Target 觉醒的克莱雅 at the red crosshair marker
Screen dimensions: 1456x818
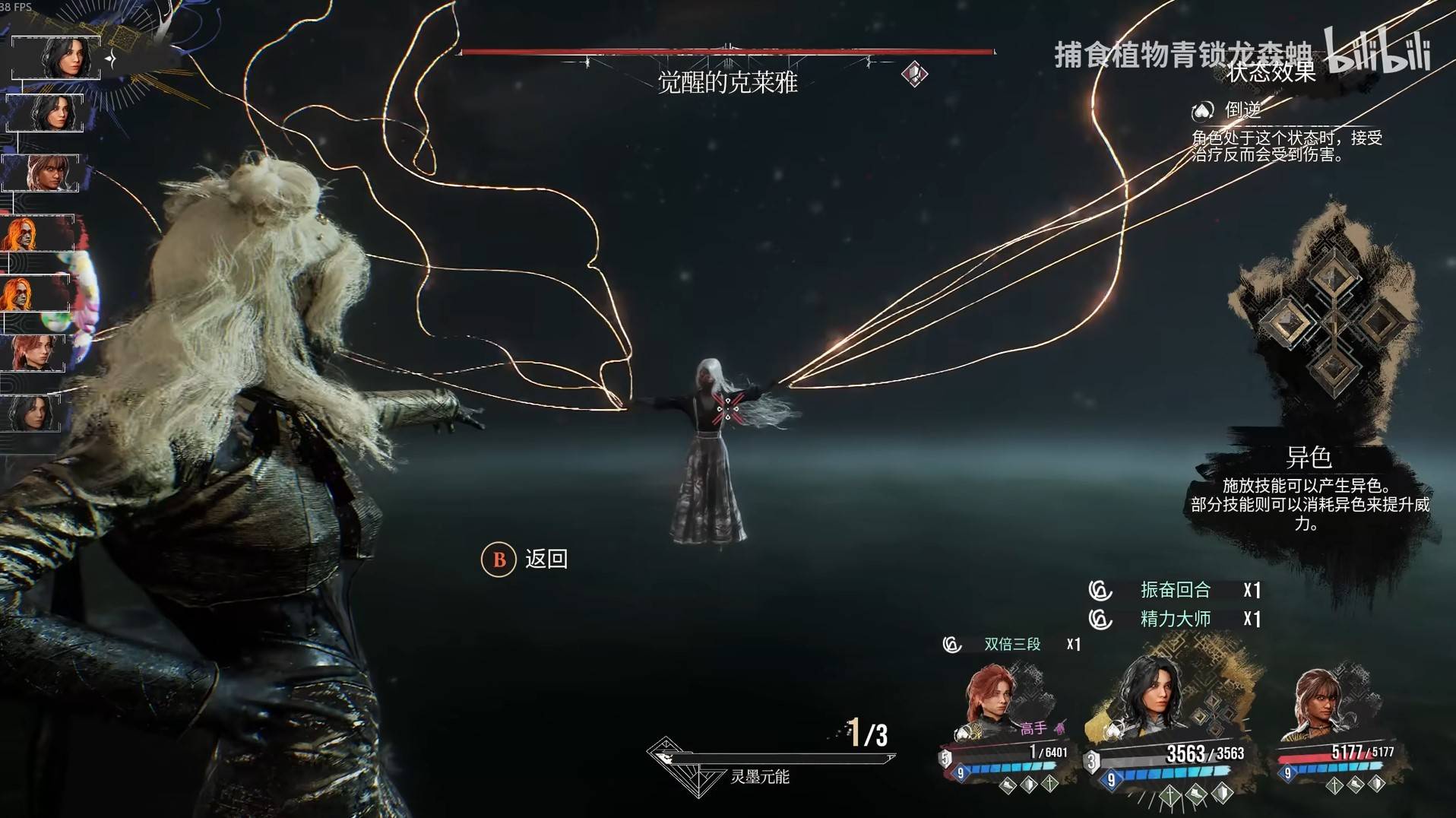coord(728,408)
